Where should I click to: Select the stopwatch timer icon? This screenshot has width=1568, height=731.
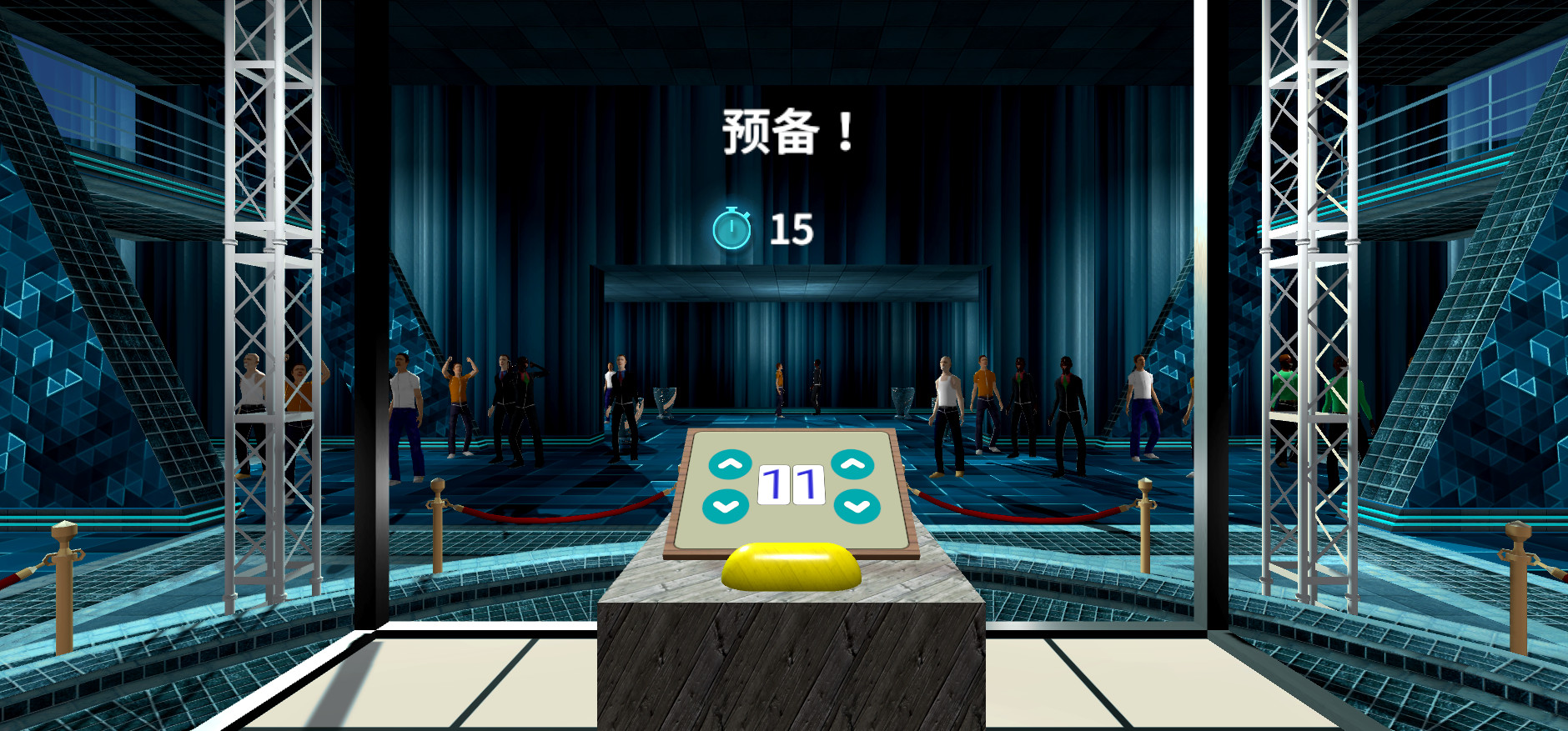tap(733, 227)
